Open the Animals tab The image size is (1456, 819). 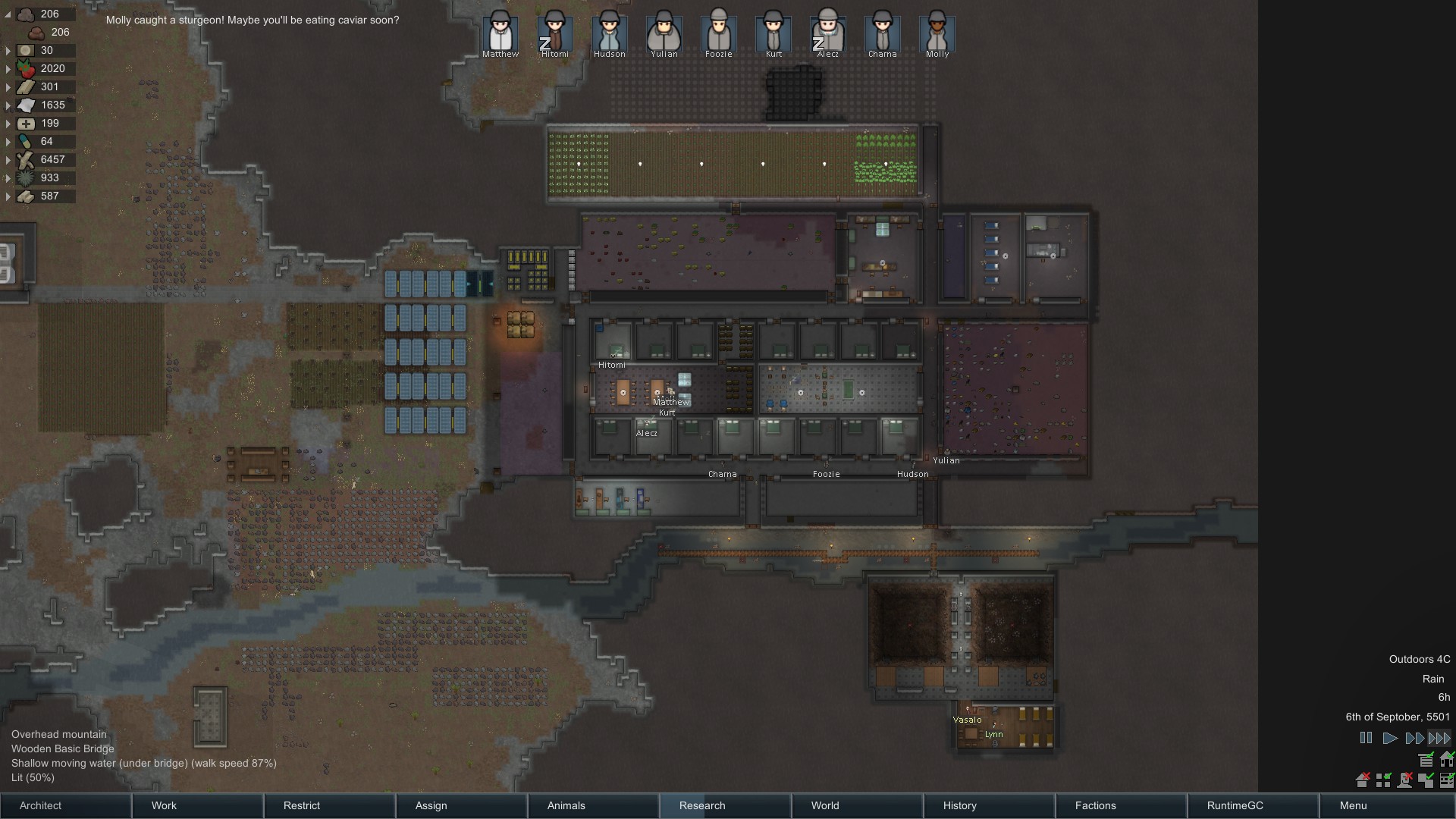(593, 805)
